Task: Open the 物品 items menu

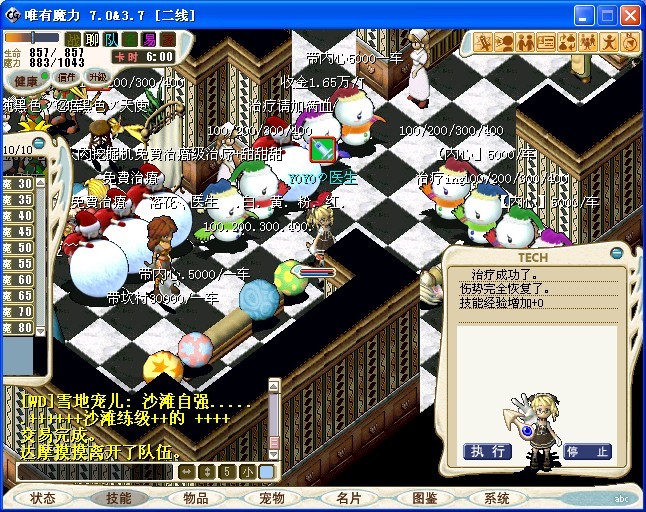Action: (196, 498)
